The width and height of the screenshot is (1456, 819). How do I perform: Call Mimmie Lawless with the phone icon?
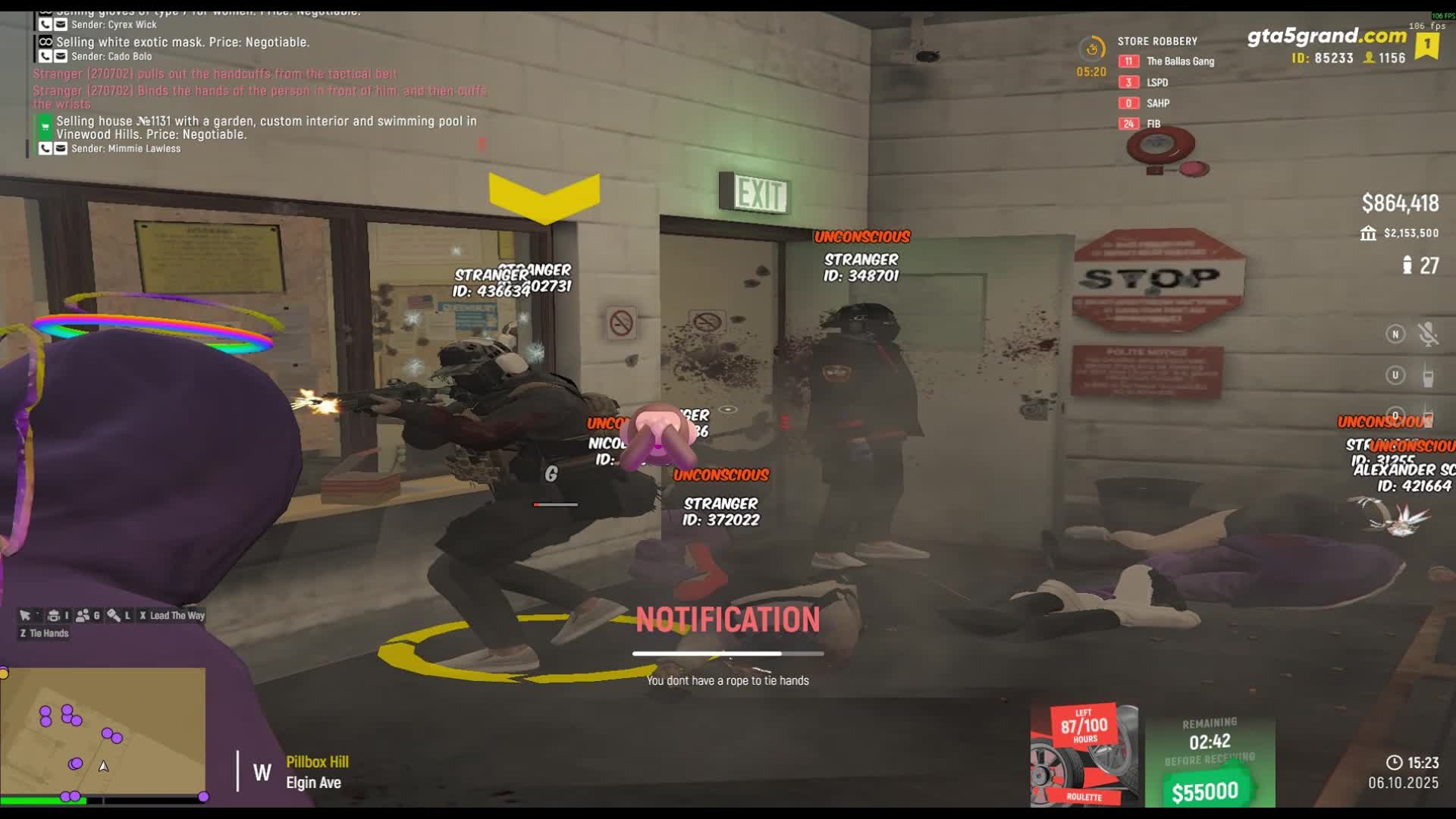(x=45, y=149)
